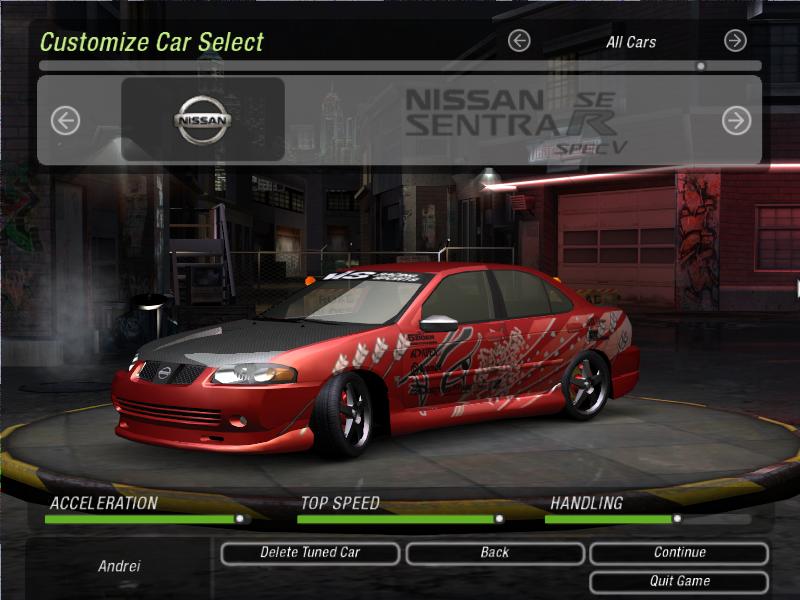
Task: Go back with the Back button
Action: pyautogui.click(x=494, y=553)
